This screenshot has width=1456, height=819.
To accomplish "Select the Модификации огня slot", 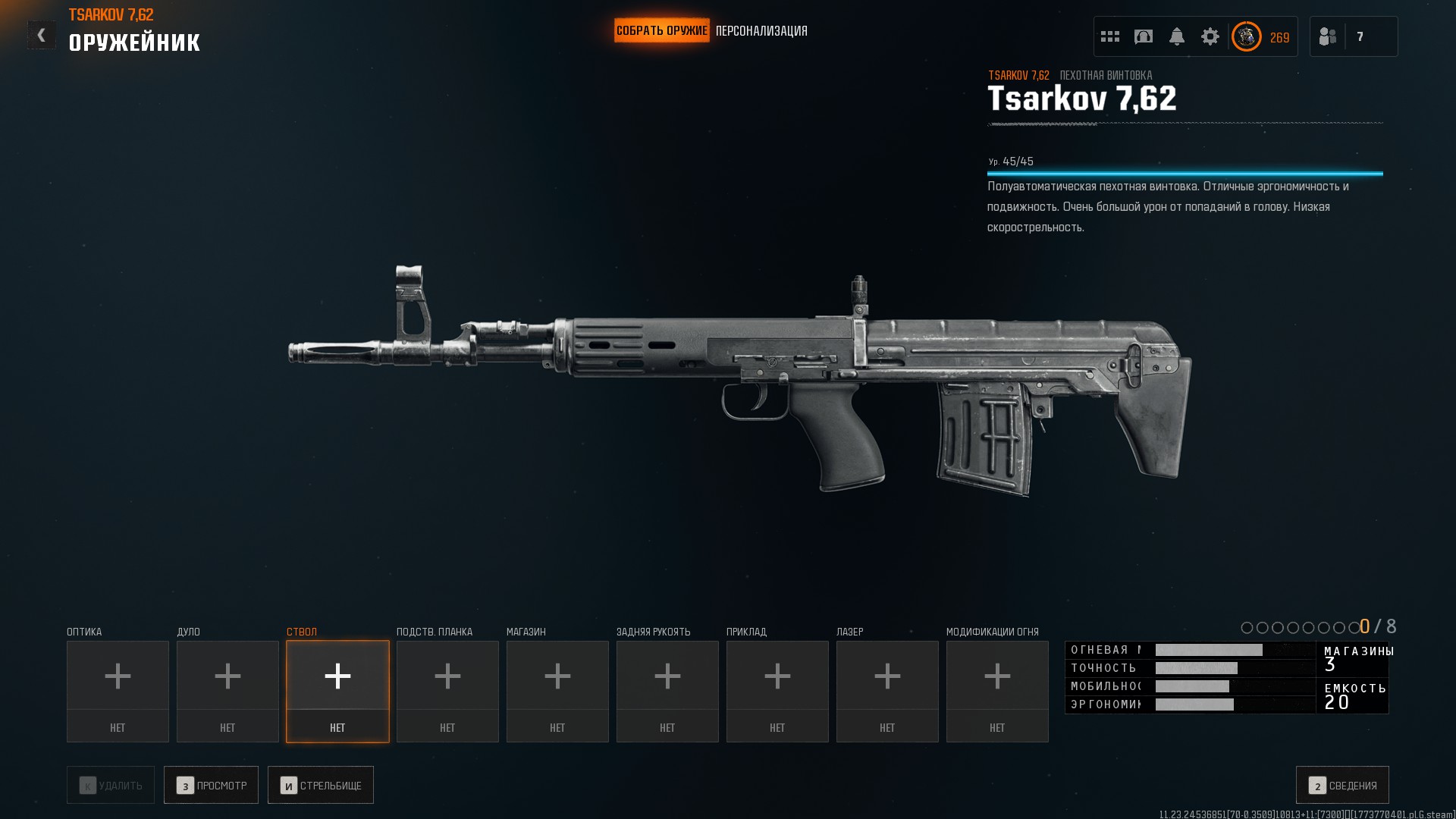I will 997,691.
